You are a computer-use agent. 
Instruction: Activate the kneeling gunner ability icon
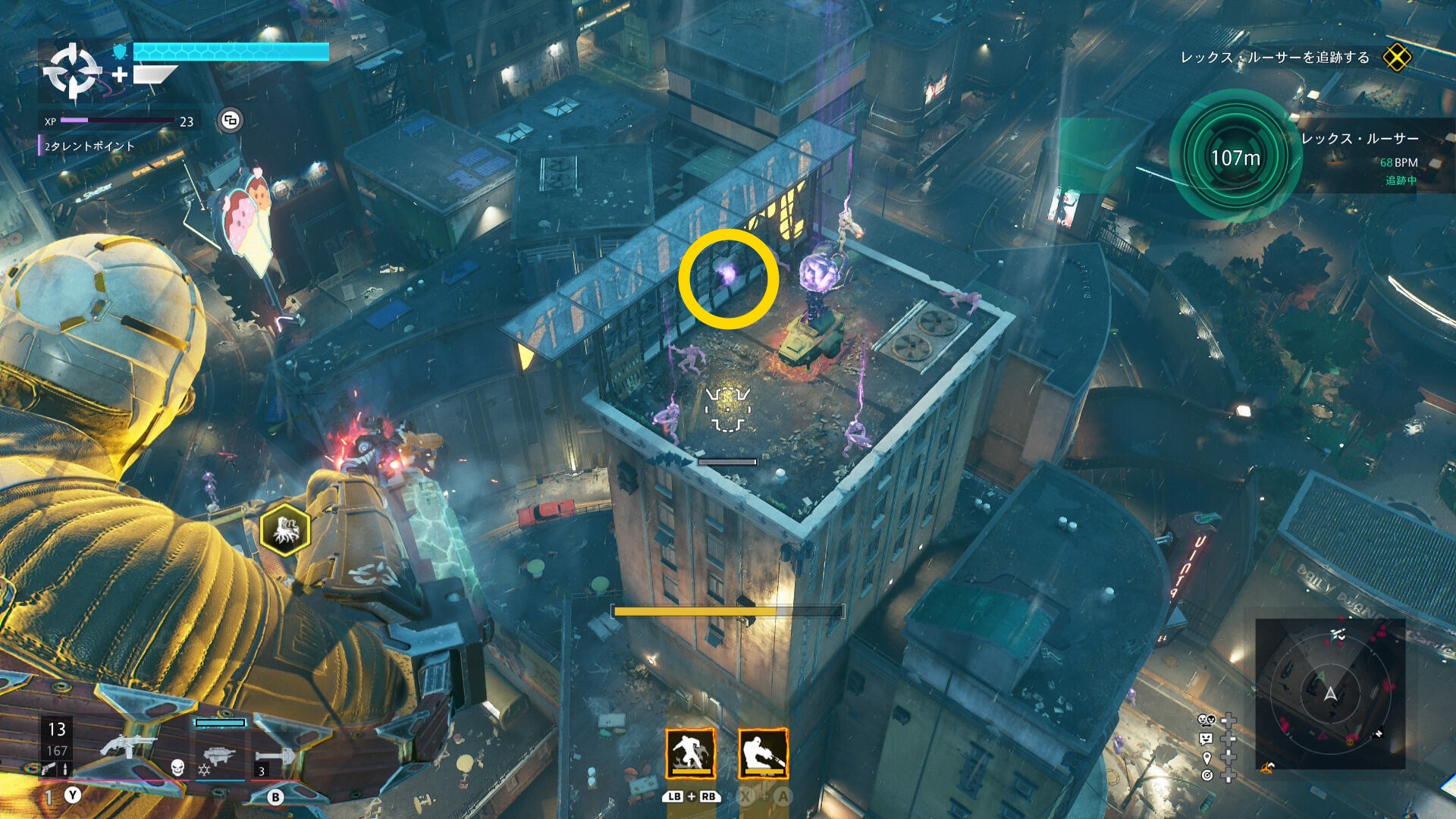tap(763, 753)
